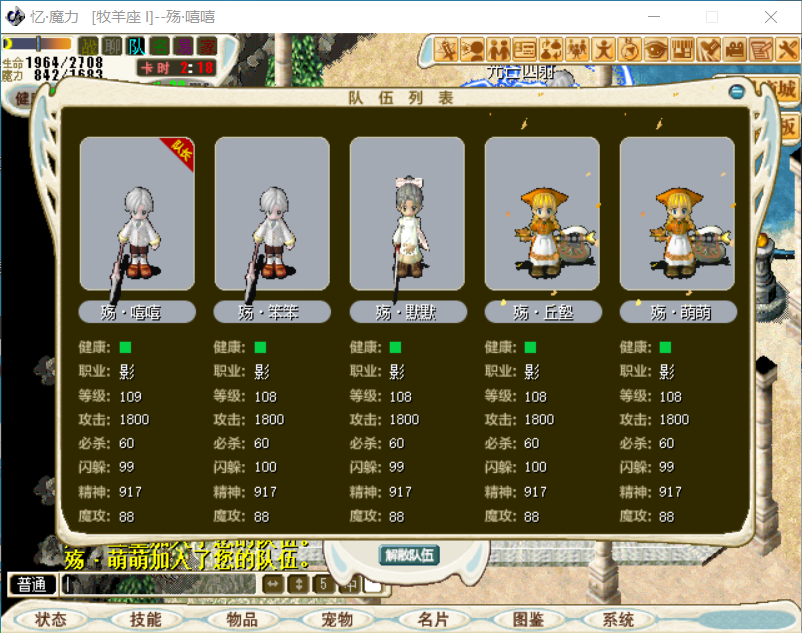Toggle the 队 team mode button
Screen dimensions: 802x633
(x=136, y=46)
